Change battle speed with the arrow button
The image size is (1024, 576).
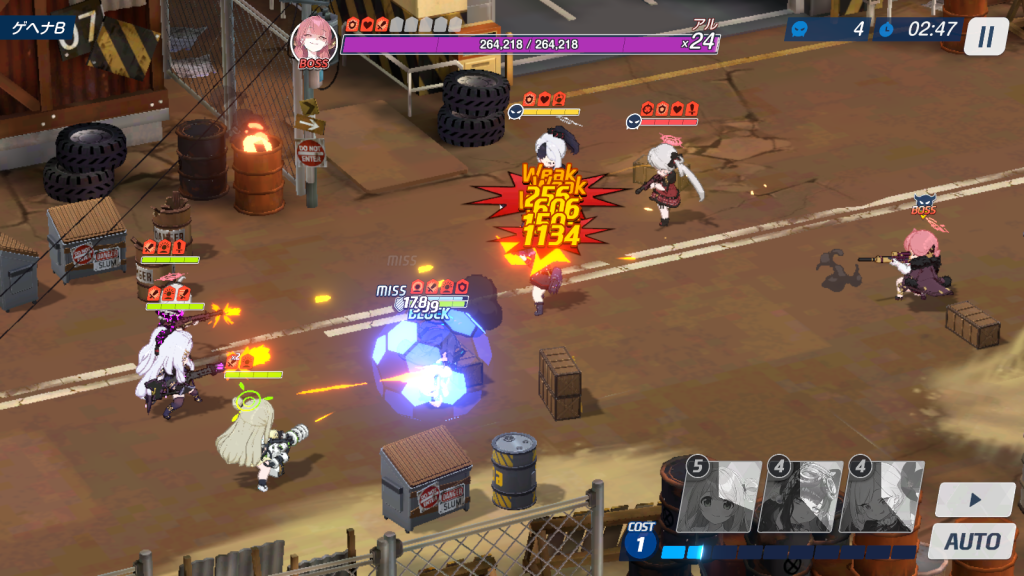click(x=975, y=499)
